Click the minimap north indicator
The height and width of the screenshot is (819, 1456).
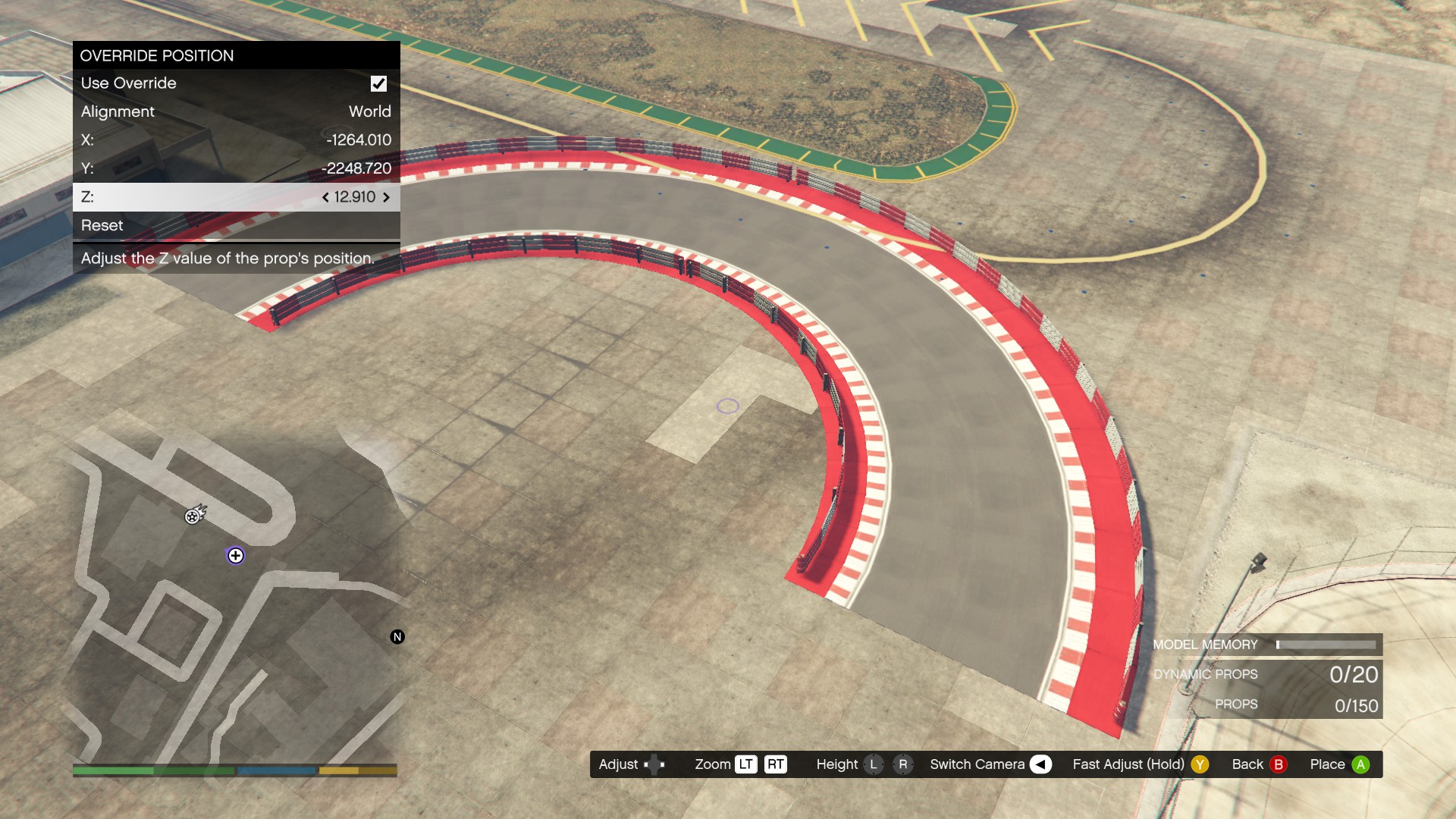tap(397, 637)
